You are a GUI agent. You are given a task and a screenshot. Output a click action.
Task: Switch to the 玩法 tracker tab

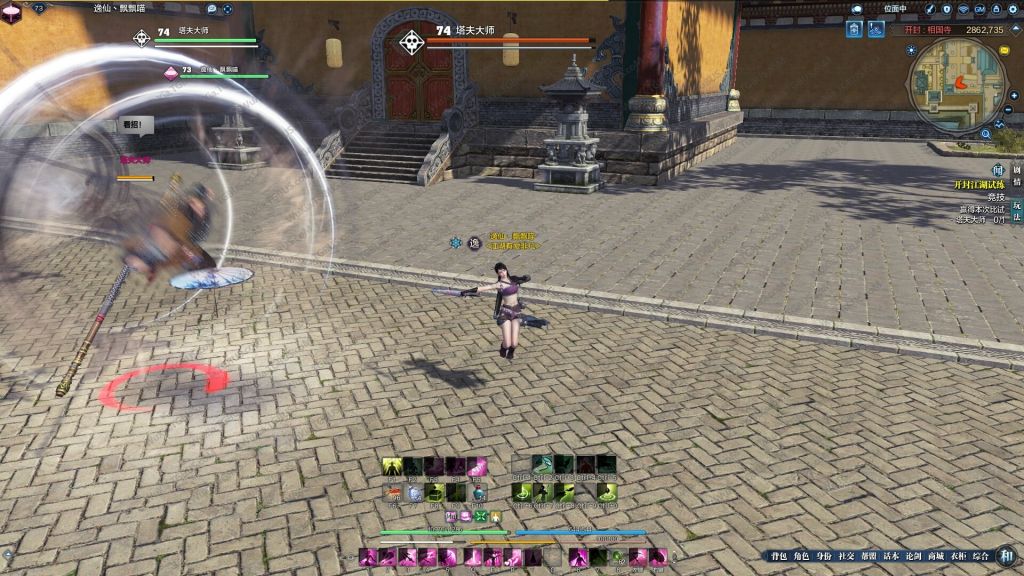point(1017,210)
